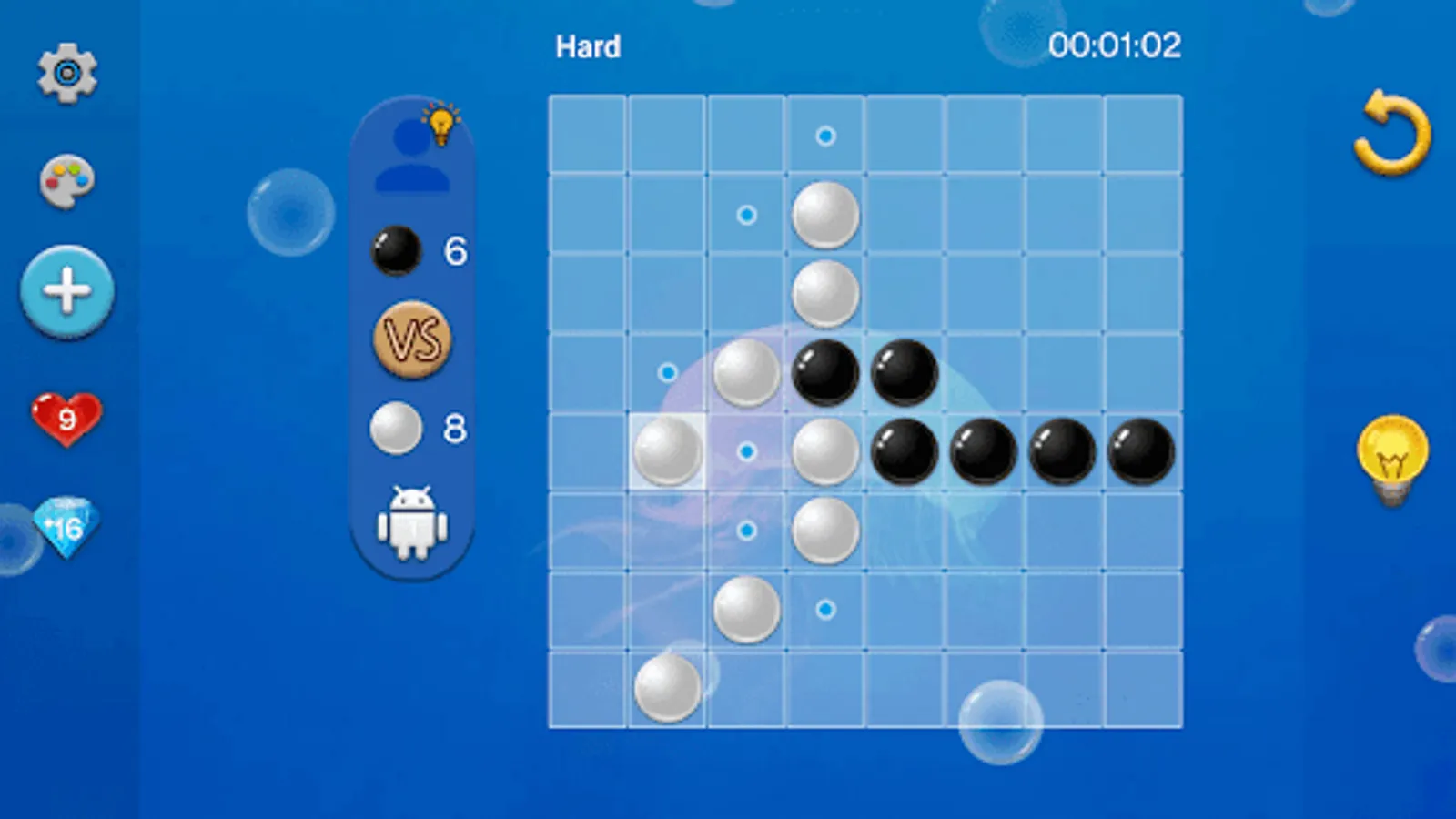Click the highlighted white stone on the board
The image size is (1456, 819).
[667, 451]
